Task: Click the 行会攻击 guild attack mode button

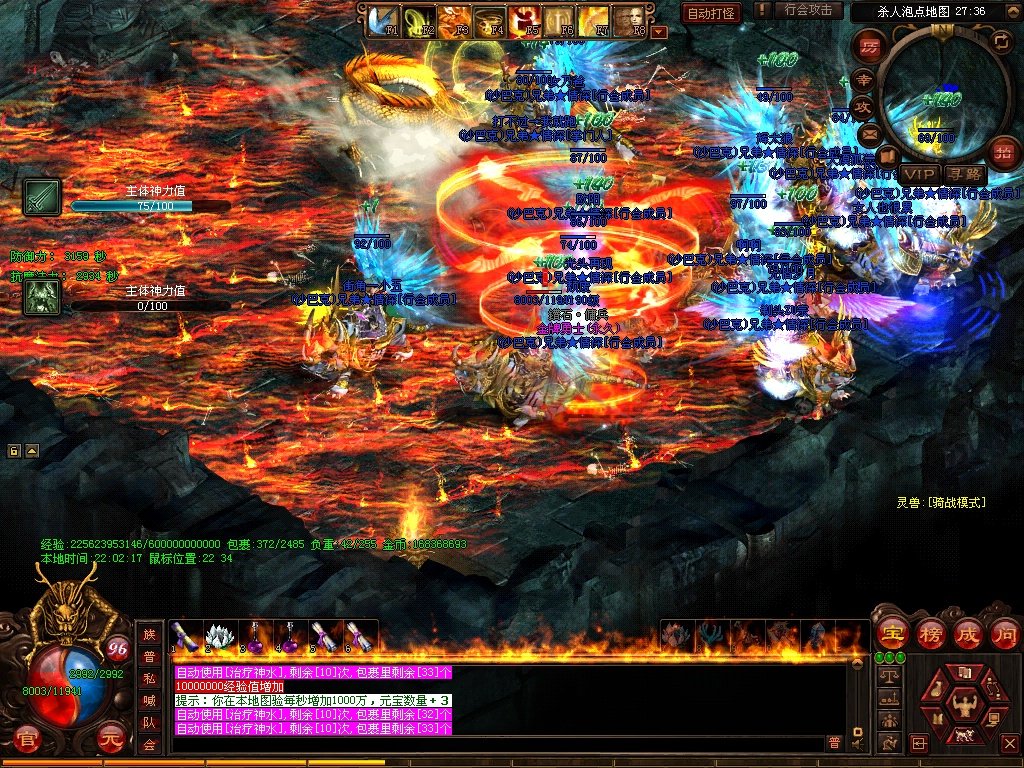Action: tap(808, 10)
